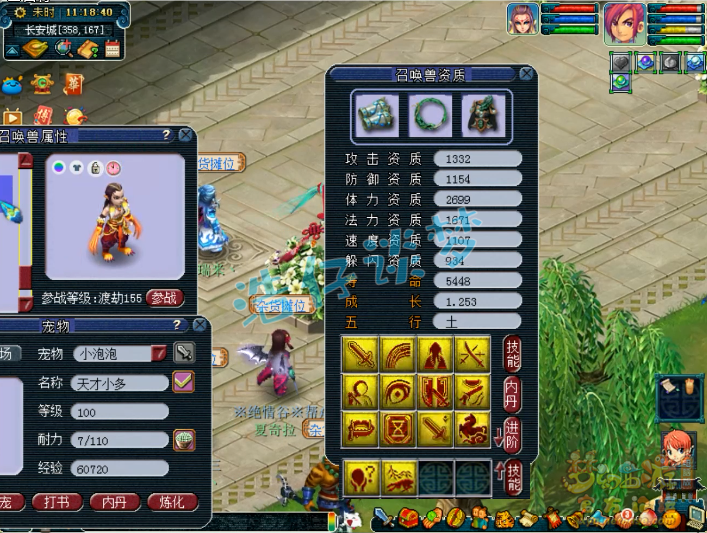The image size is (707, 533).
Task: Choose the eye skill icon
Action: (399, 390)
